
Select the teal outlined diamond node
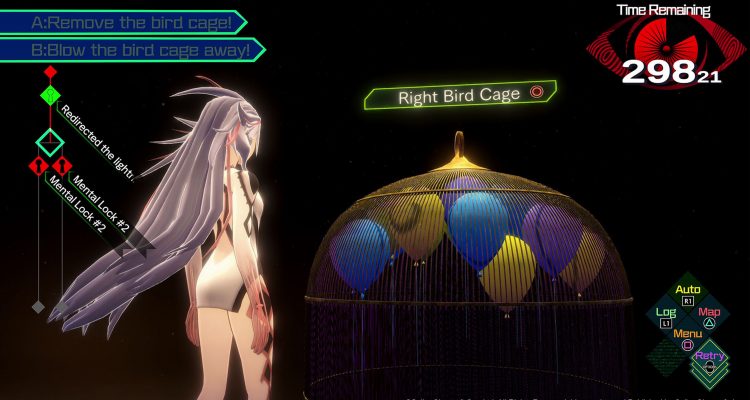coord(51,141)
